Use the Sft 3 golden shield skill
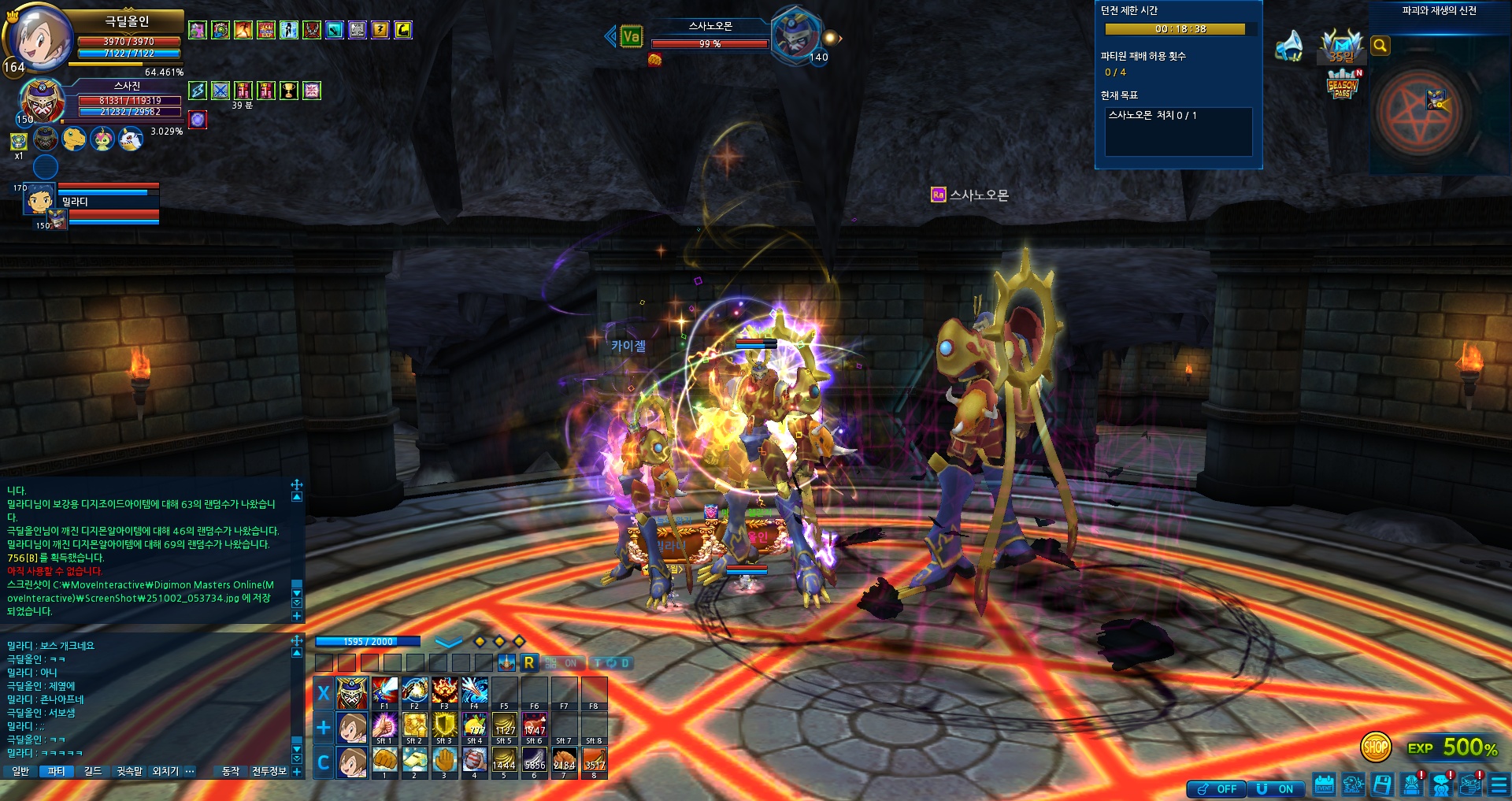Screen dimensions: 1512x801 pos(444,725)
